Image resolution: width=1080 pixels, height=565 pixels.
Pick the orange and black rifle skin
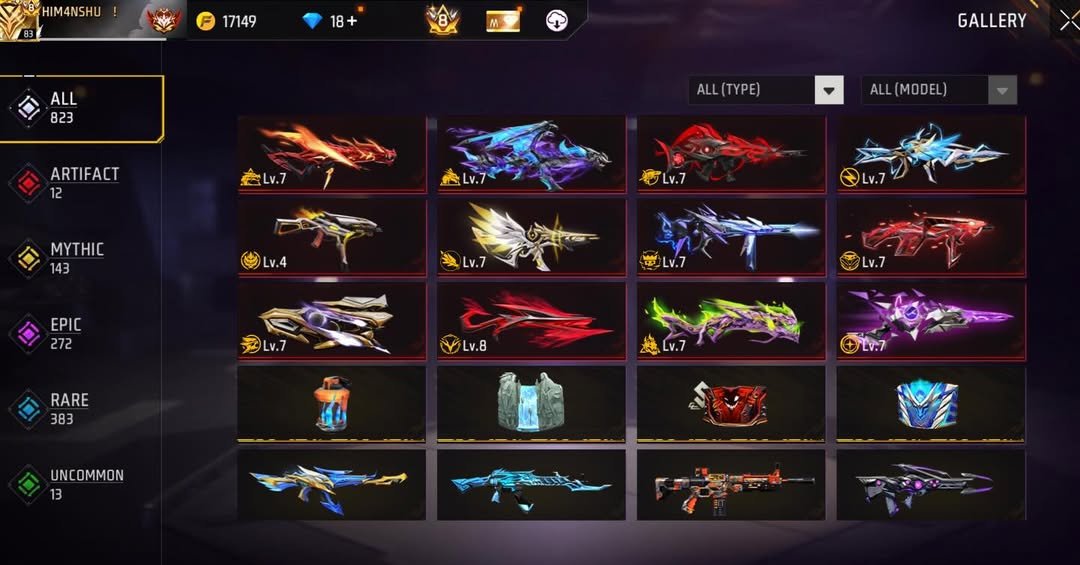click(x=731, y=484)
